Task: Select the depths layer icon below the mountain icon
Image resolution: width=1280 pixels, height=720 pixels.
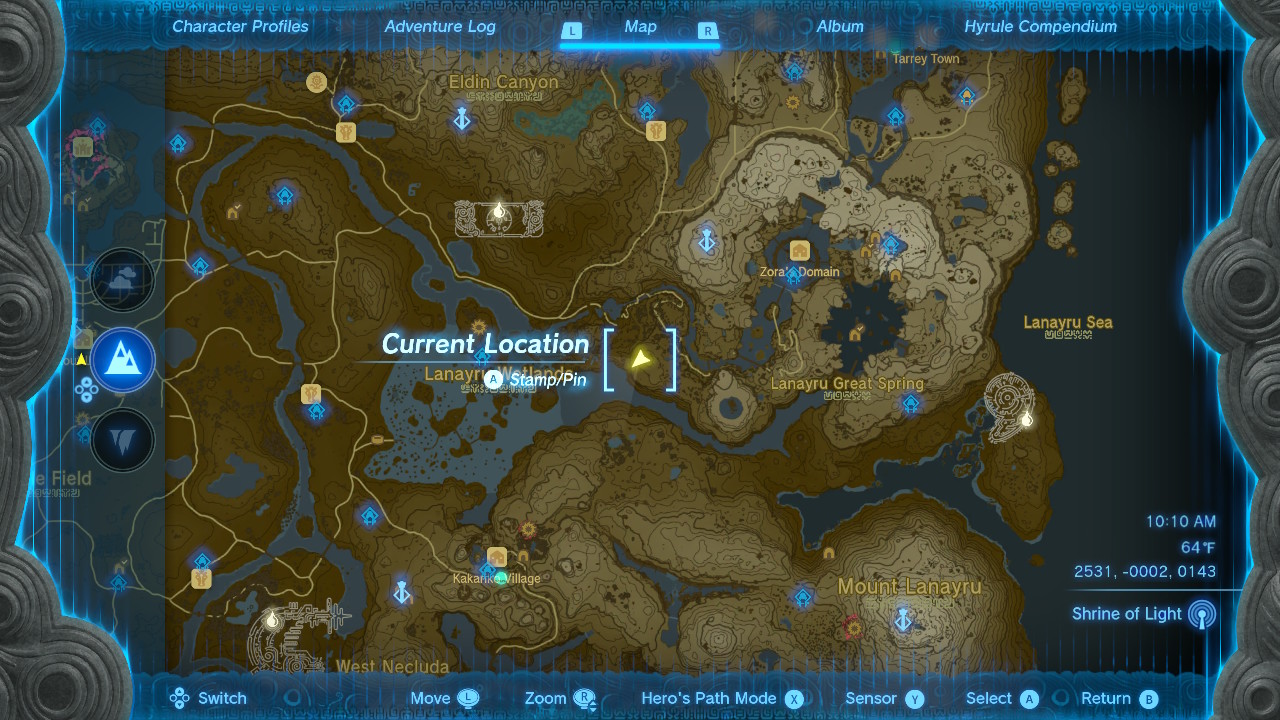Action: click(122, 438)
